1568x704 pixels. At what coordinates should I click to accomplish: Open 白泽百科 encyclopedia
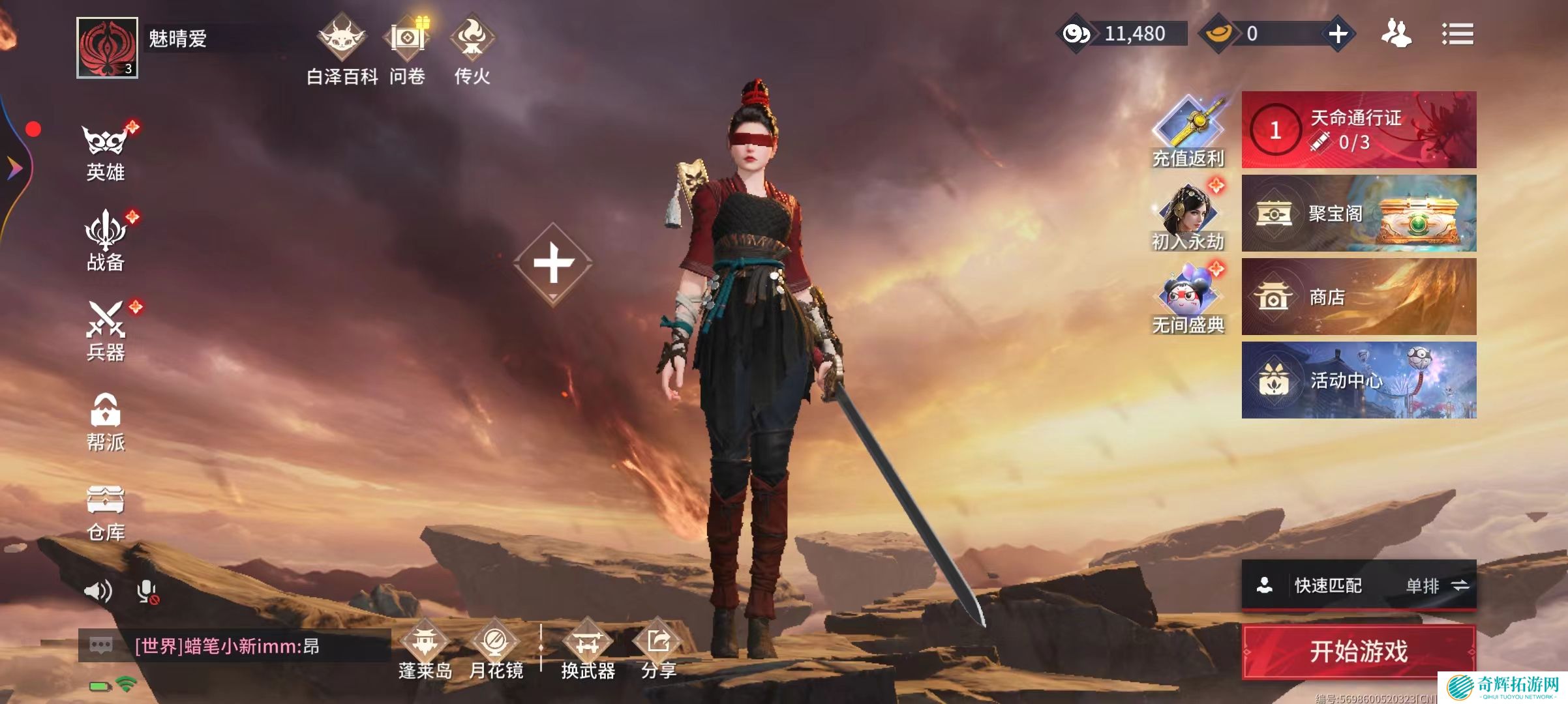342,52
